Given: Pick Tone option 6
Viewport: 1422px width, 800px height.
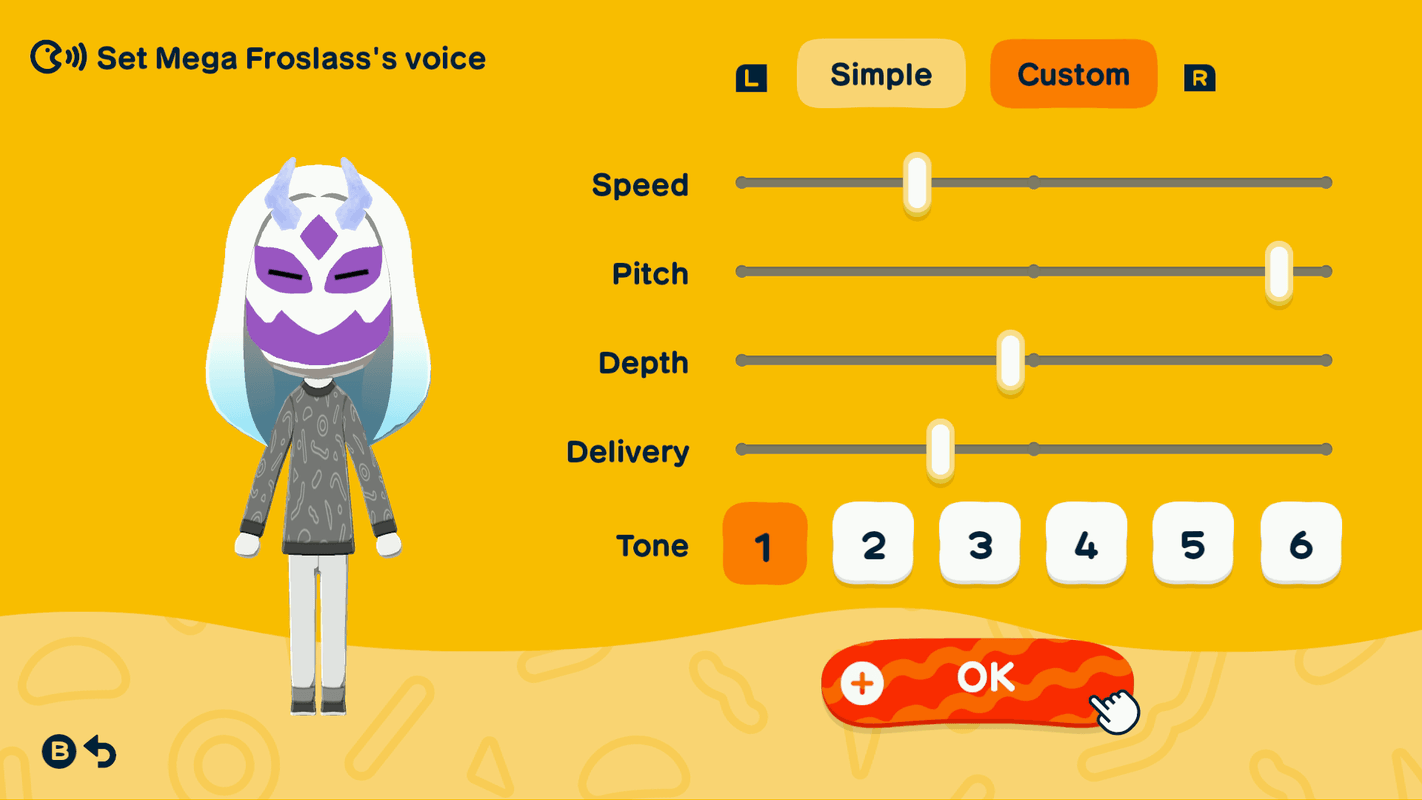Looking at the screenshot, I should tap(1299, 544).
